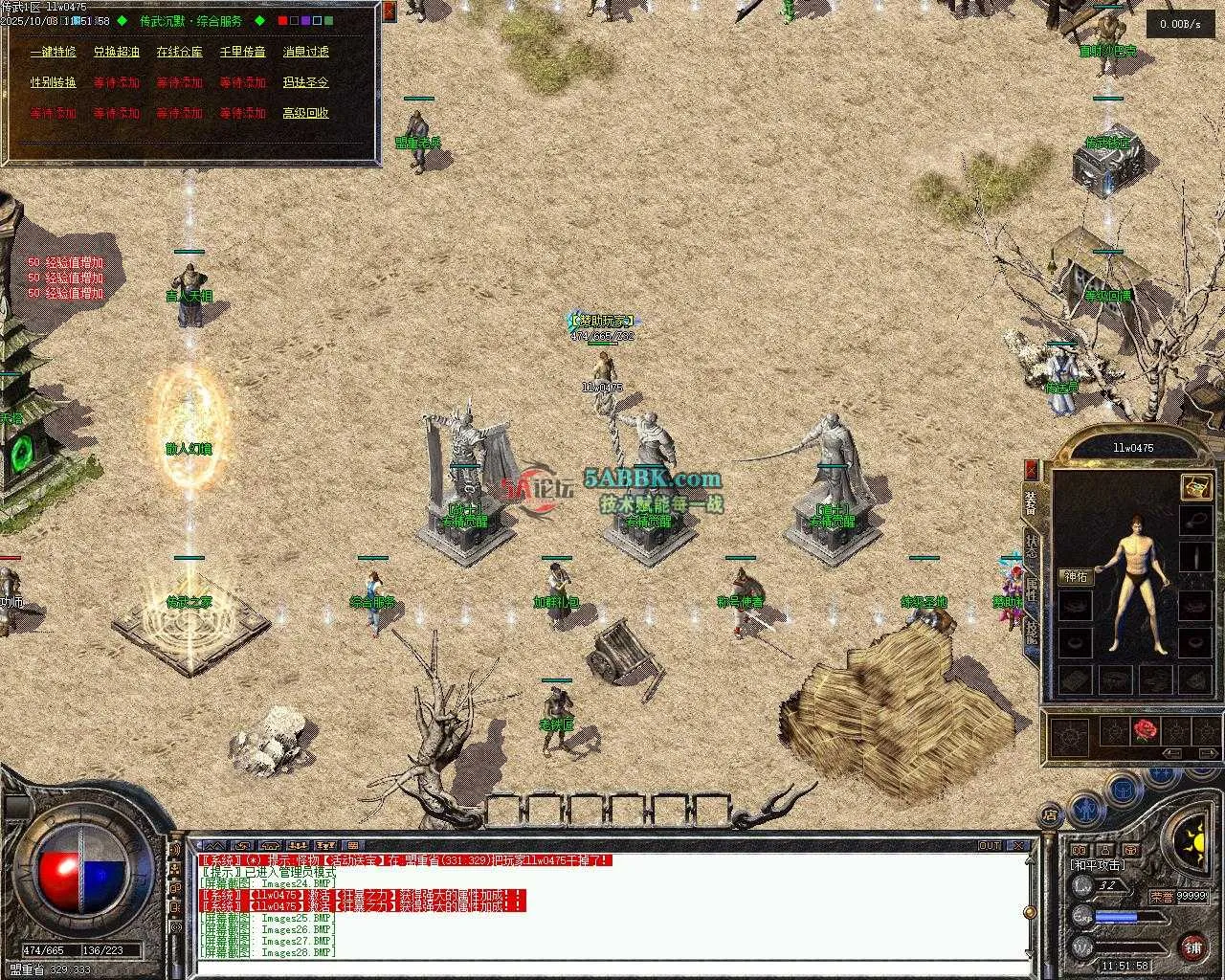Select the 兑换超油 exchange option
Image resolution: width=1225 pixels, height=980 pixels.
pos(116,52)
